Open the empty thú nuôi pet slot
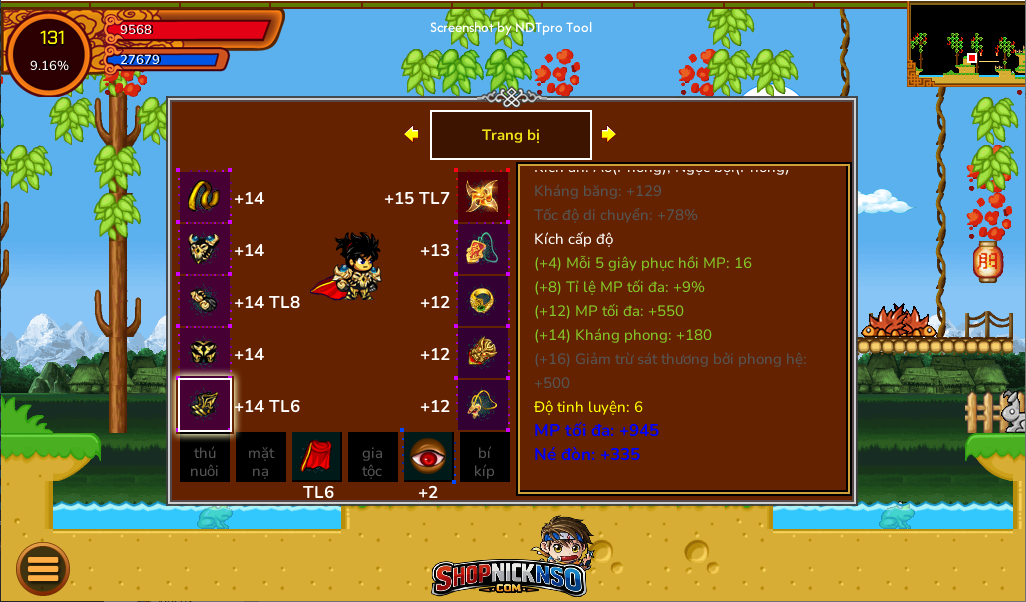 tap(205, 457)
